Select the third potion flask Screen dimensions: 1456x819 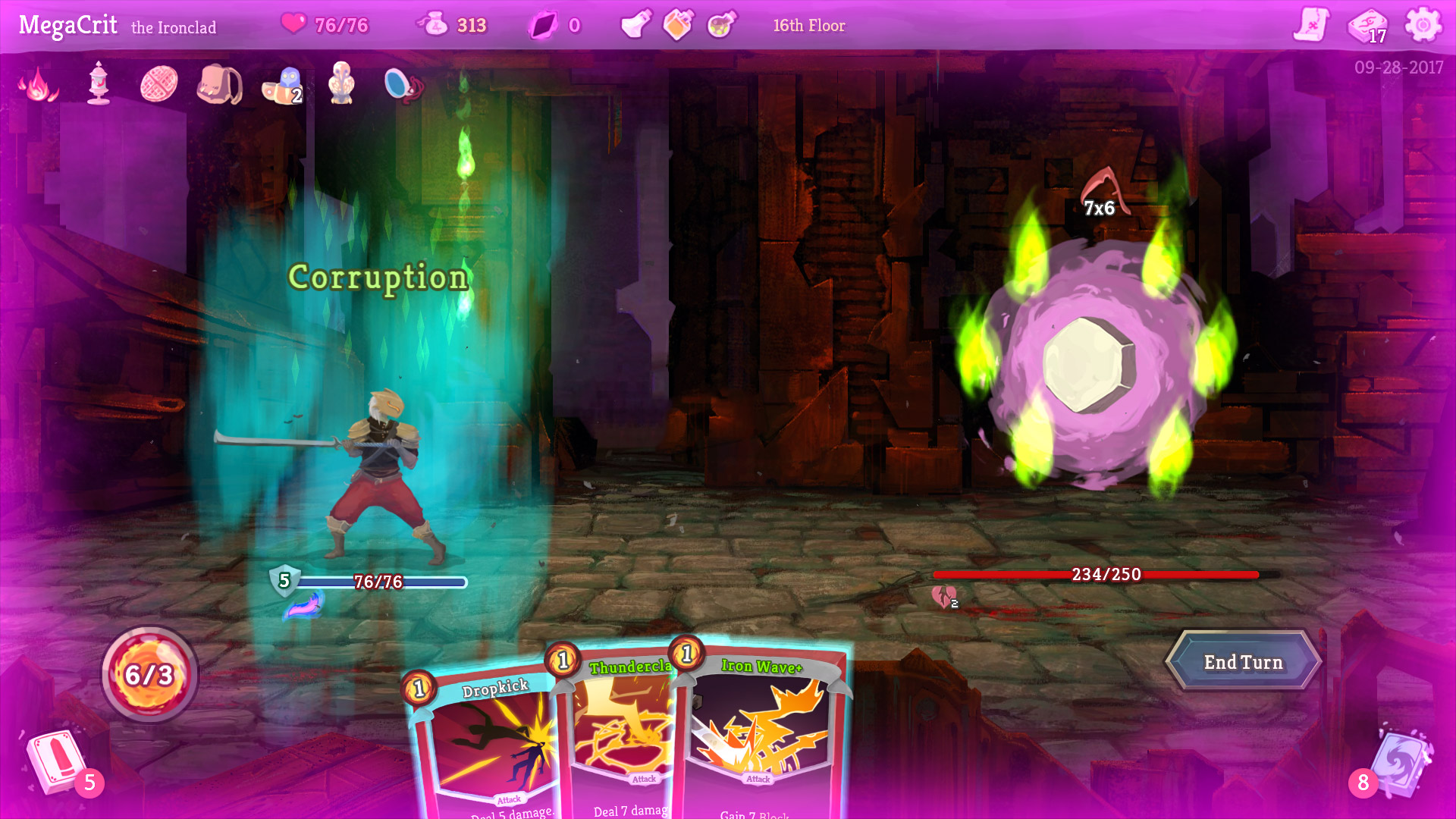point(721,25)
